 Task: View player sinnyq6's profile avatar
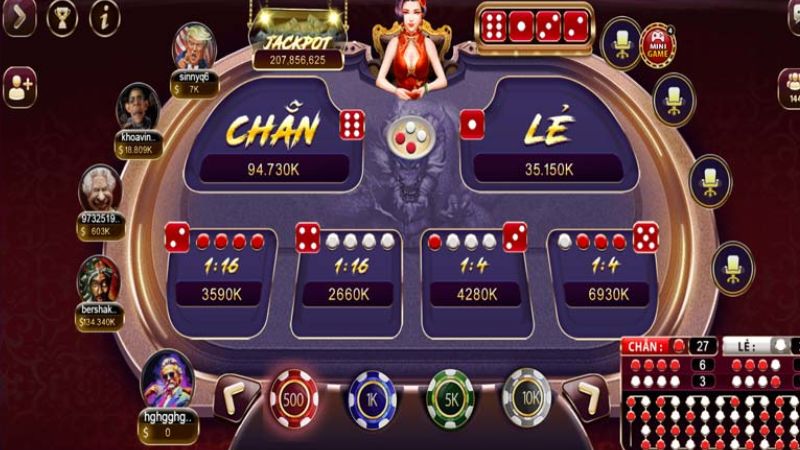(194, 45)
